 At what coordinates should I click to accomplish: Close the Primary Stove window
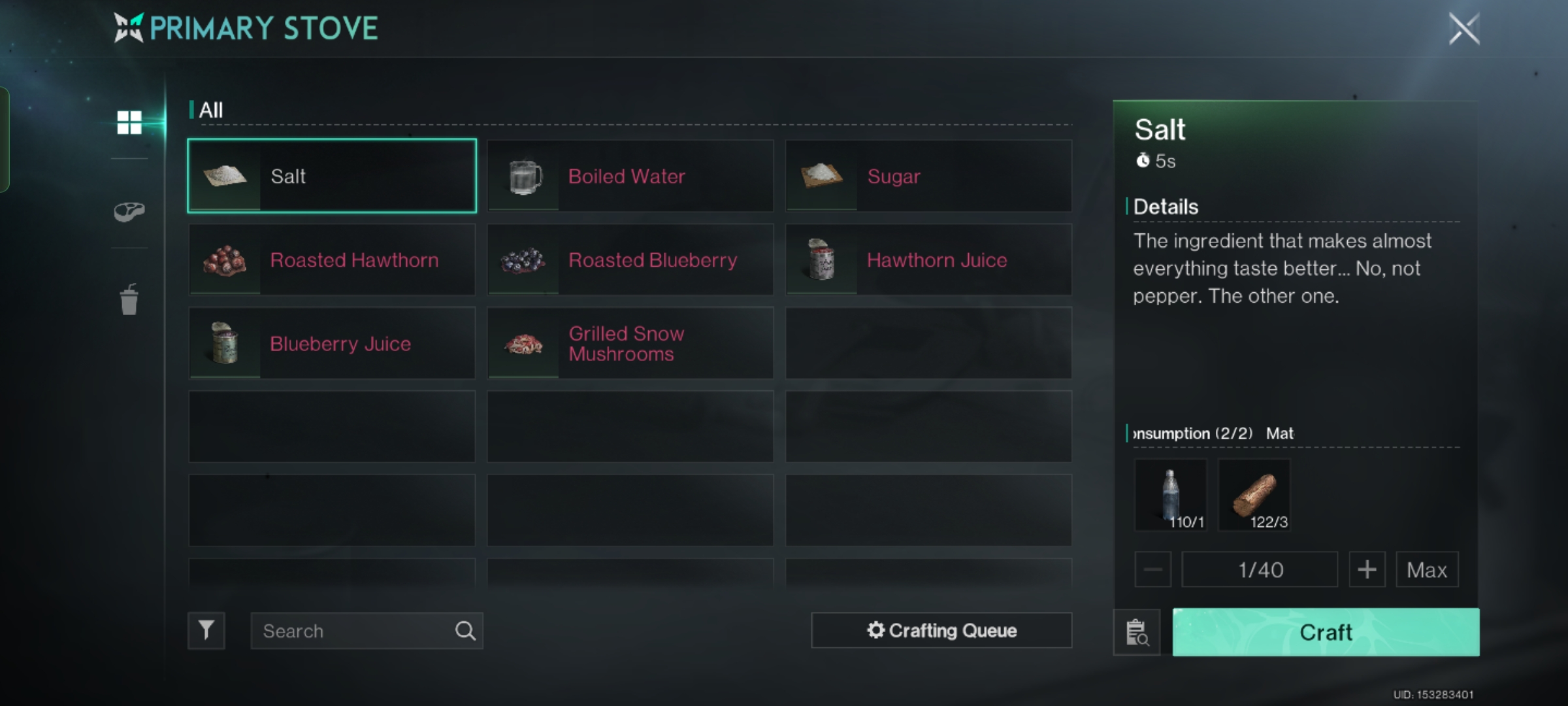1463,29
